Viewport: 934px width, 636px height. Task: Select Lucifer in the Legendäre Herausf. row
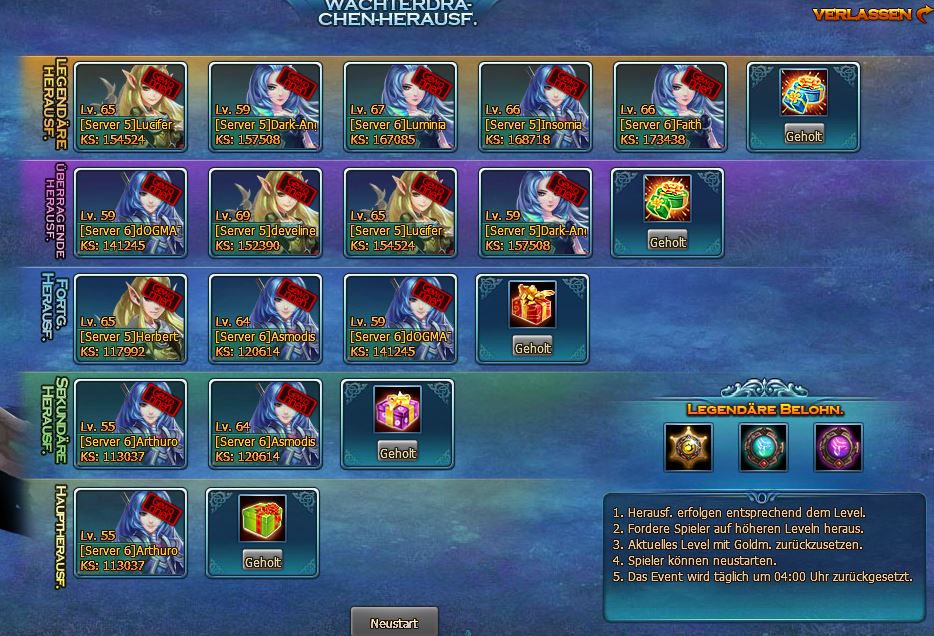pyautogui.click(x=130, y=107)
